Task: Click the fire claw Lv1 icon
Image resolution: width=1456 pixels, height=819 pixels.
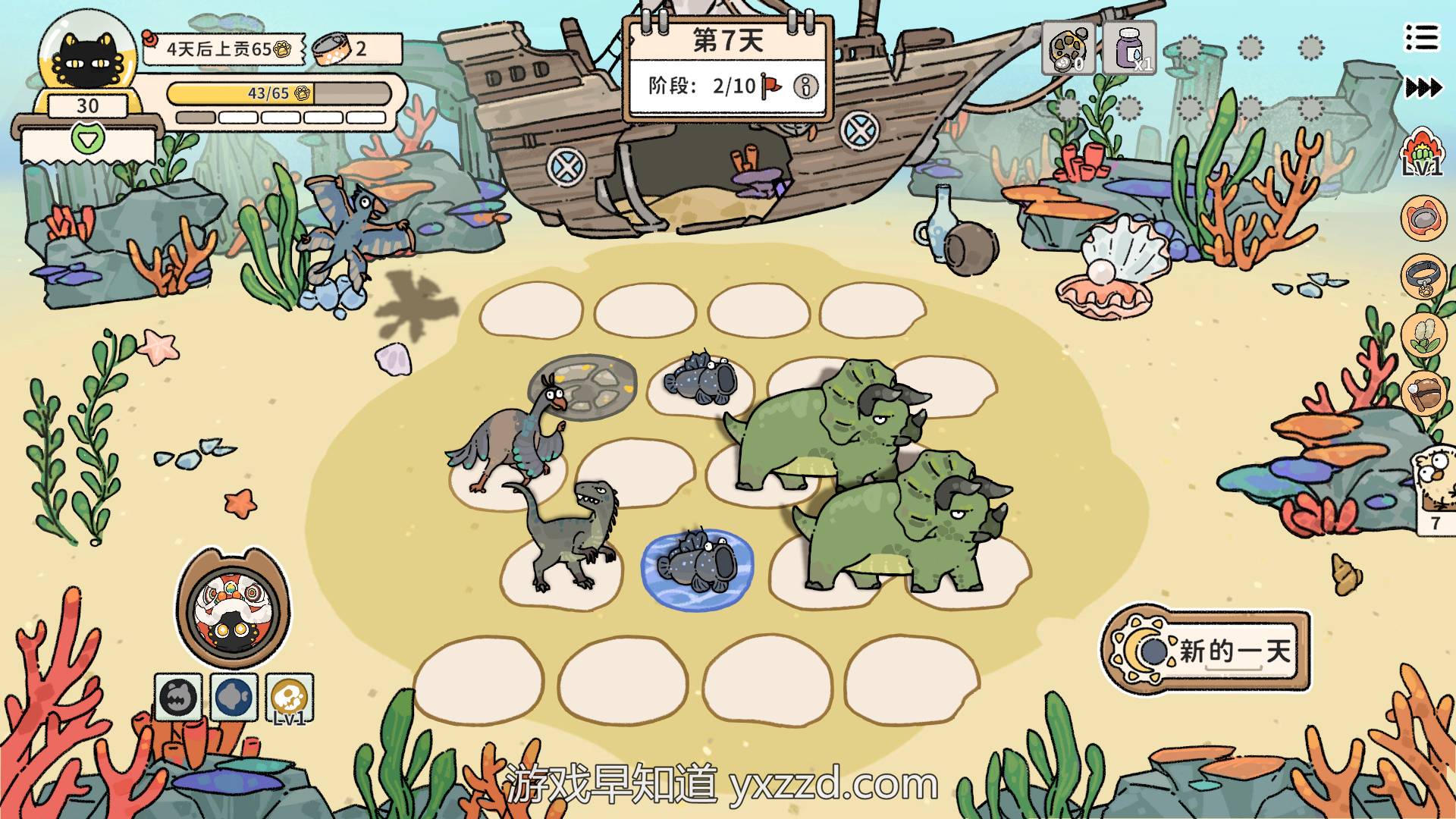Action: pyautogui.click(x=1421, y=153)
